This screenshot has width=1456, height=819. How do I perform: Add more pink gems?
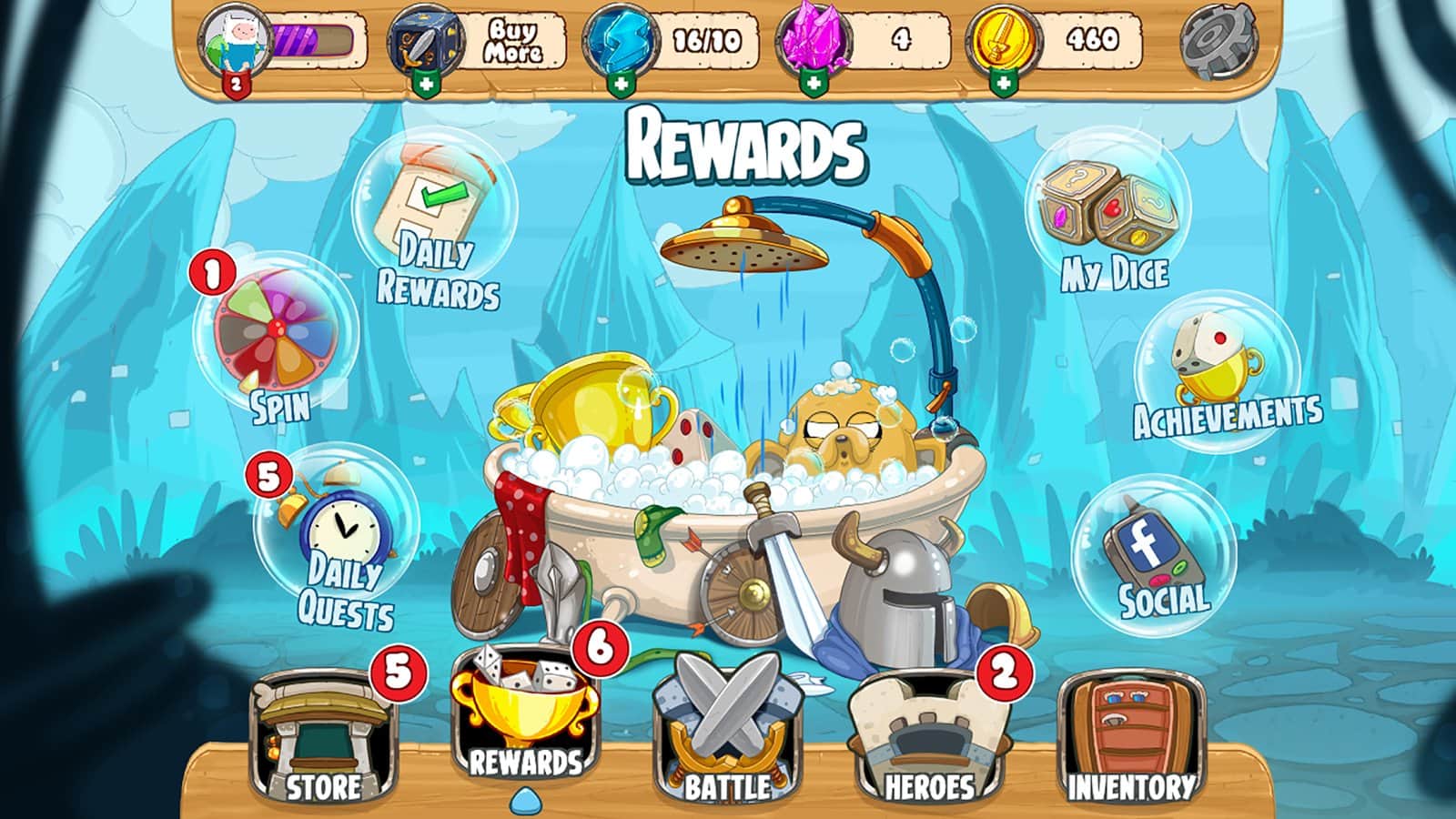coord(813,84)
